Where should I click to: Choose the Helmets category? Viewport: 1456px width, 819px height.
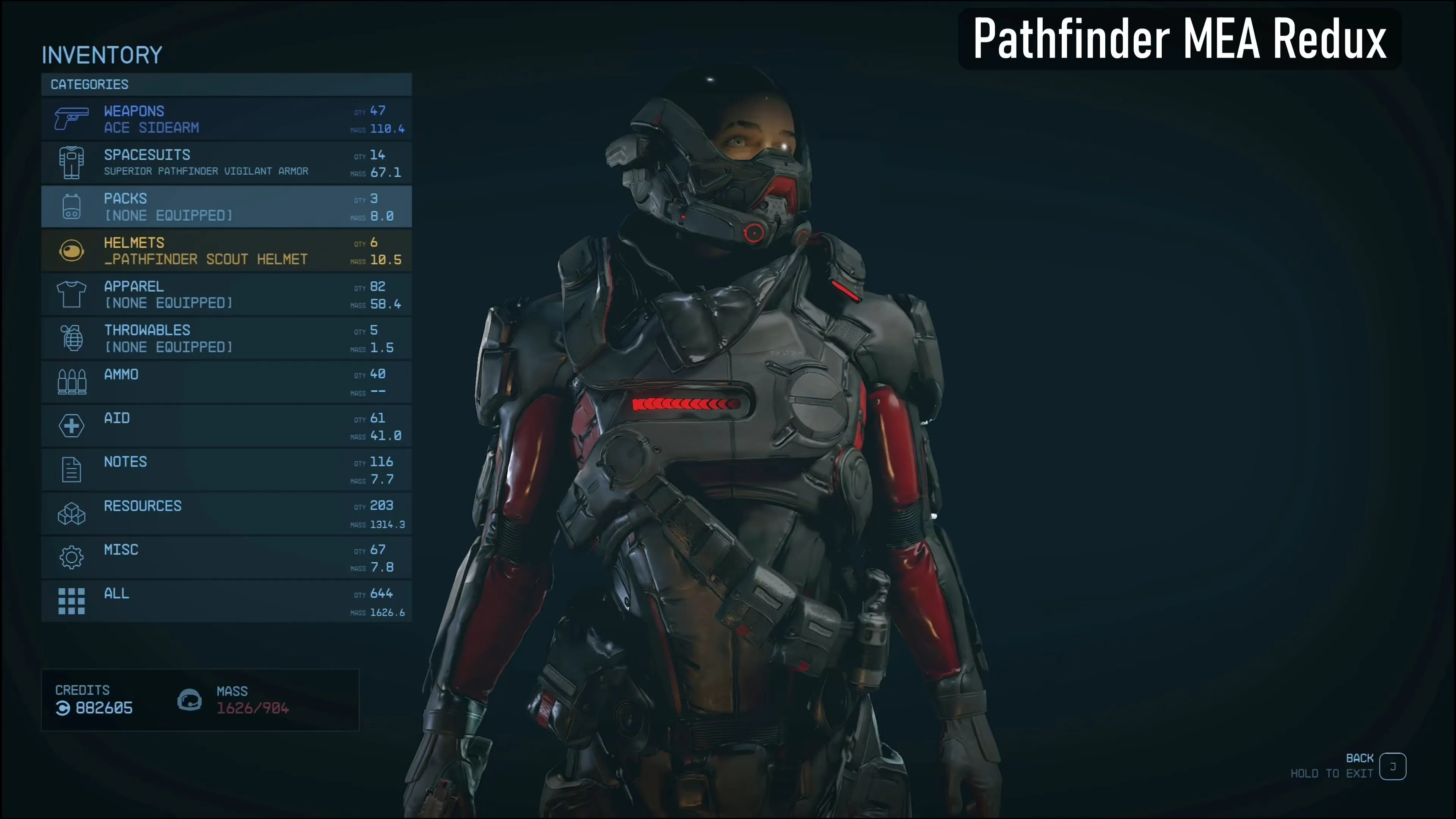226,250
